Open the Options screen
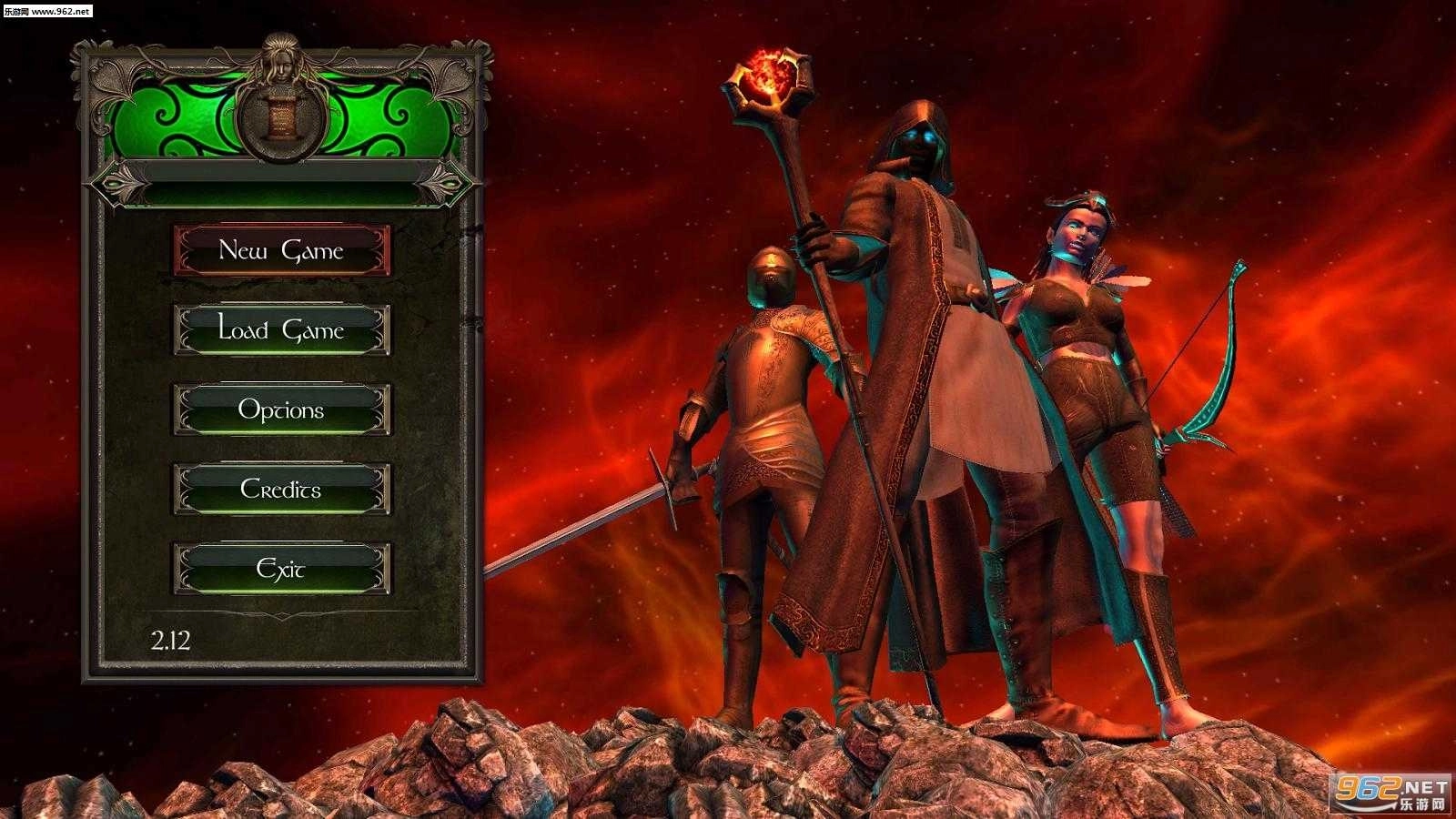 [282, 409]
